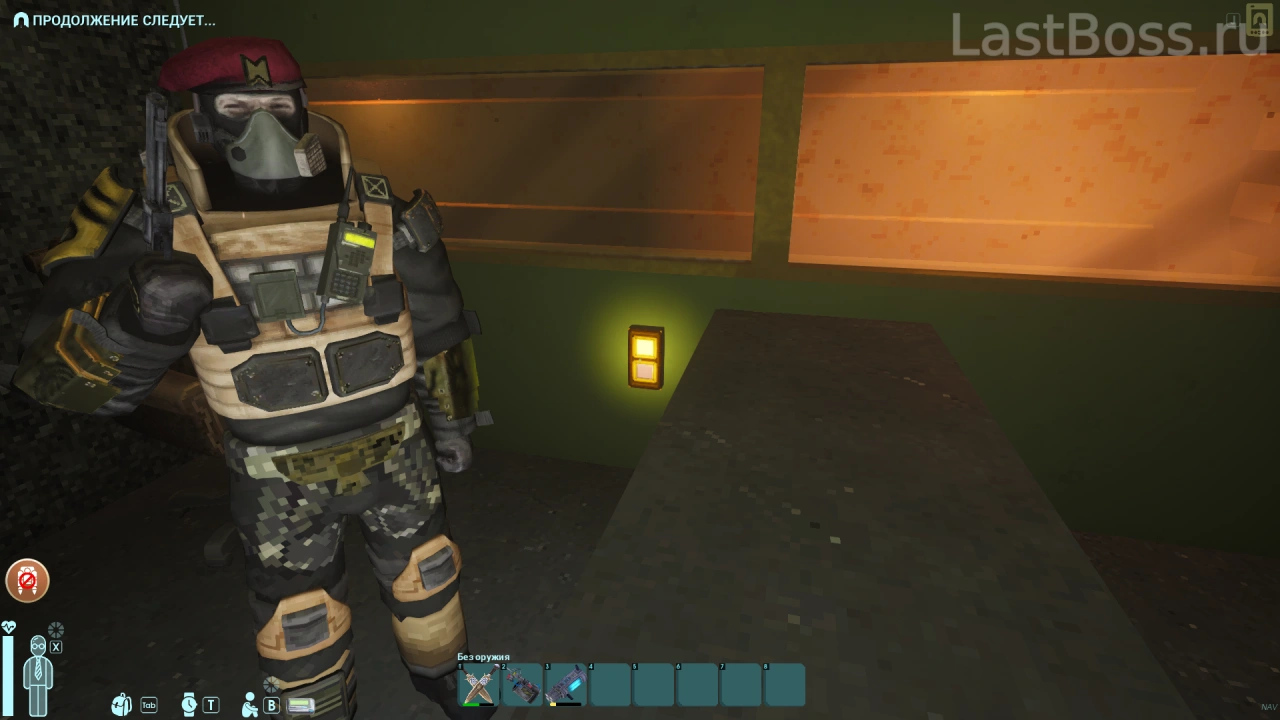The width and height of the screenshot is (1280, 720).
Task: Open the backpack inventory icon
Action: pos(122,705)
